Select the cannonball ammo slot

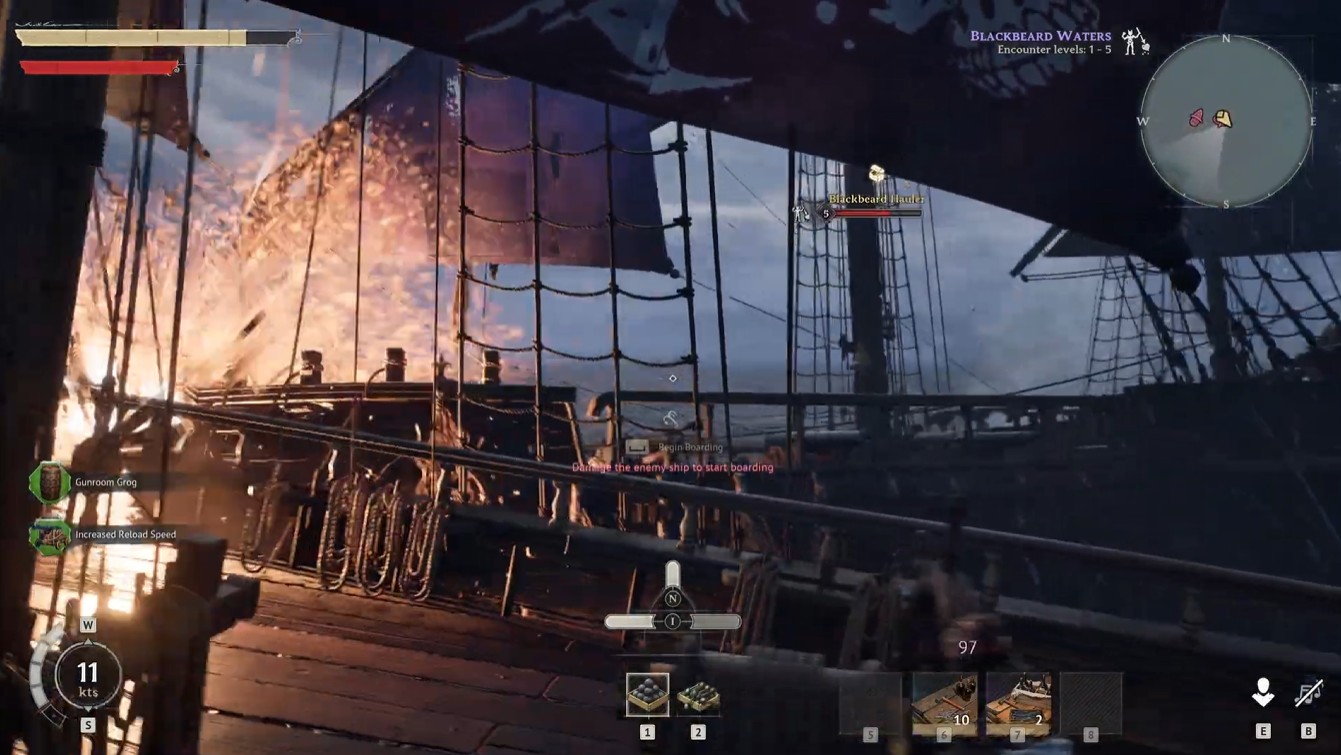647,695
